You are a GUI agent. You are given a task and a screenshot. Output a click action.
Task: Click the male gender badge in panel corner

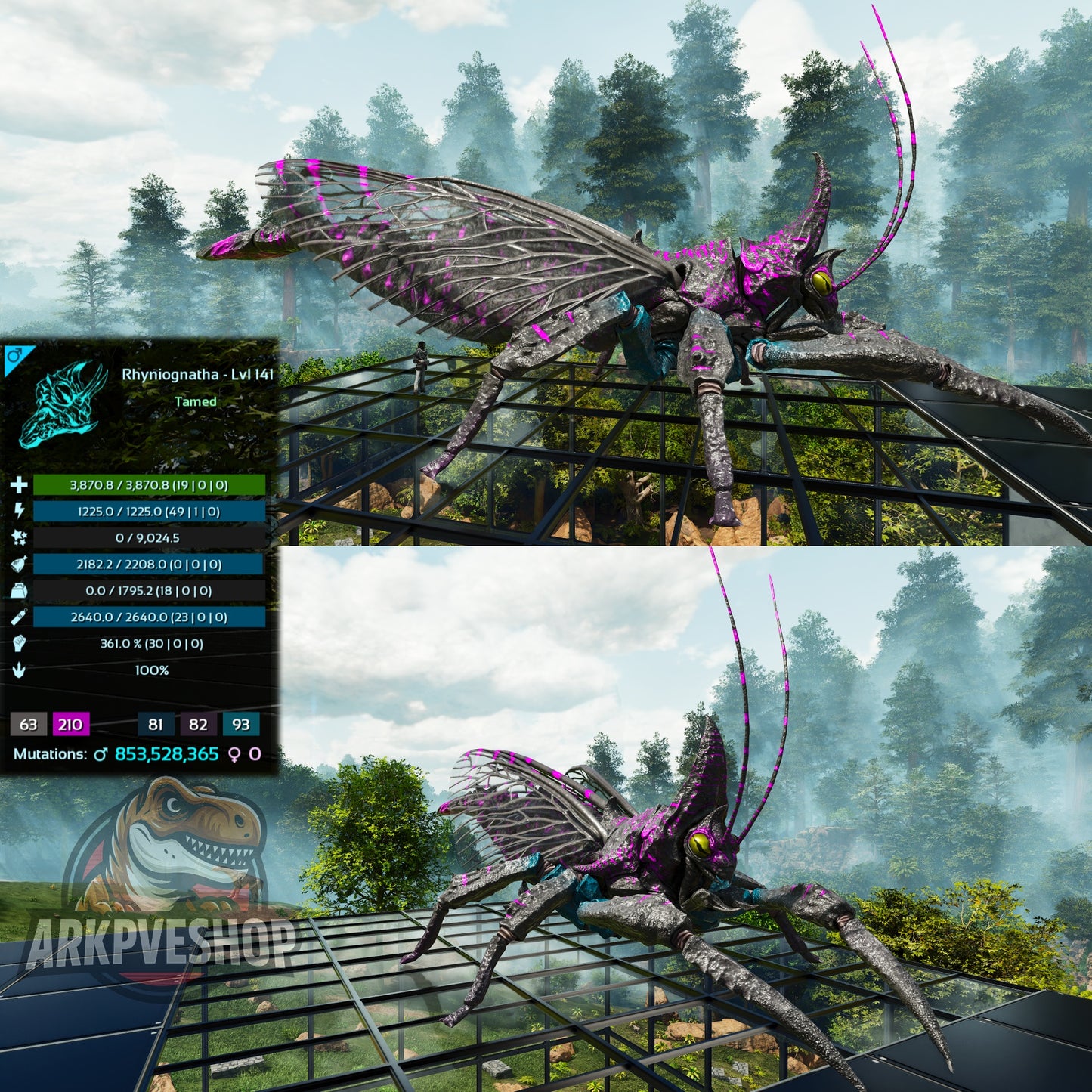pos(14,356)
